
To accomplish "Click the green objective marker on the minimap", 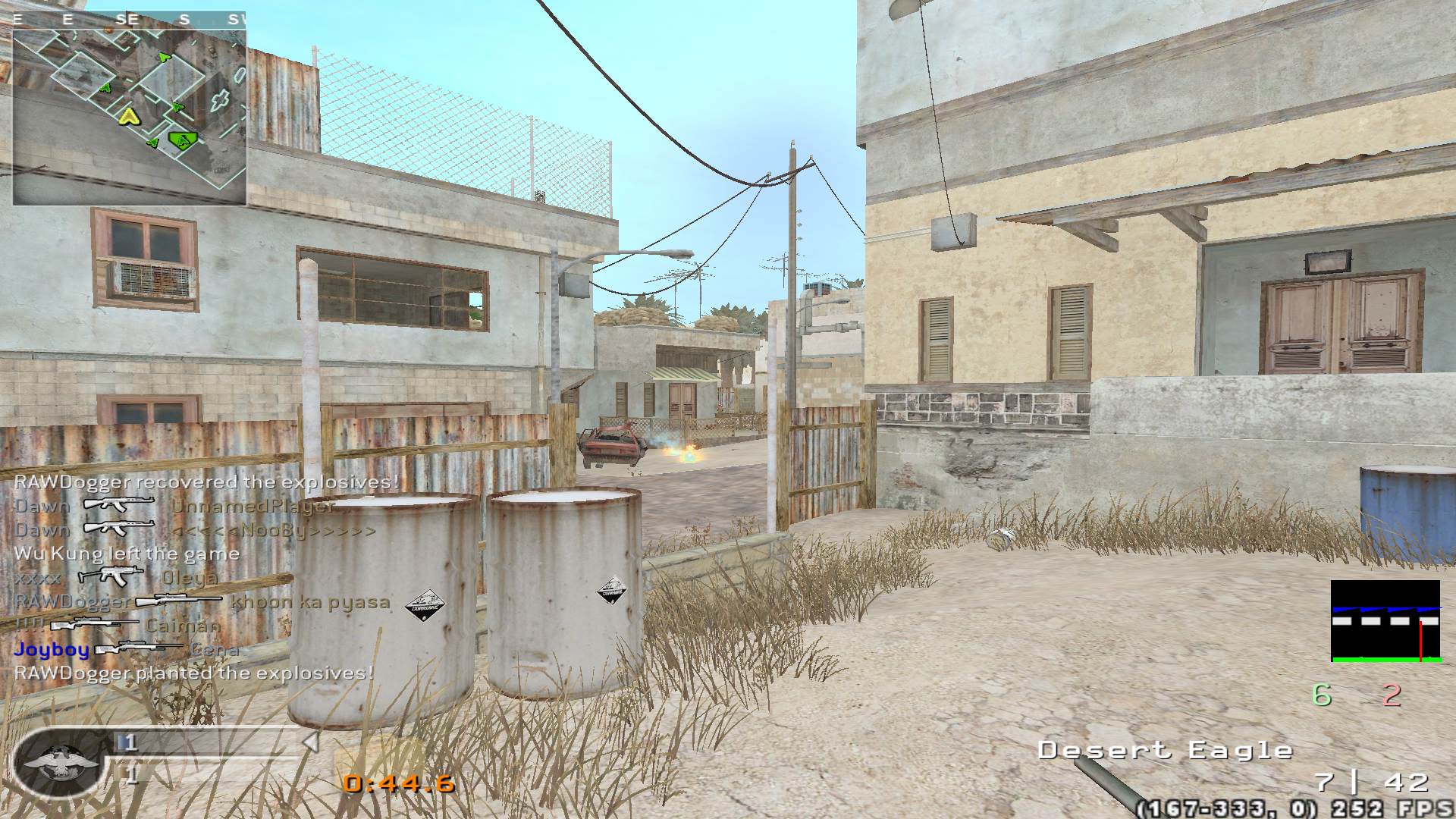I will point(183,139).
